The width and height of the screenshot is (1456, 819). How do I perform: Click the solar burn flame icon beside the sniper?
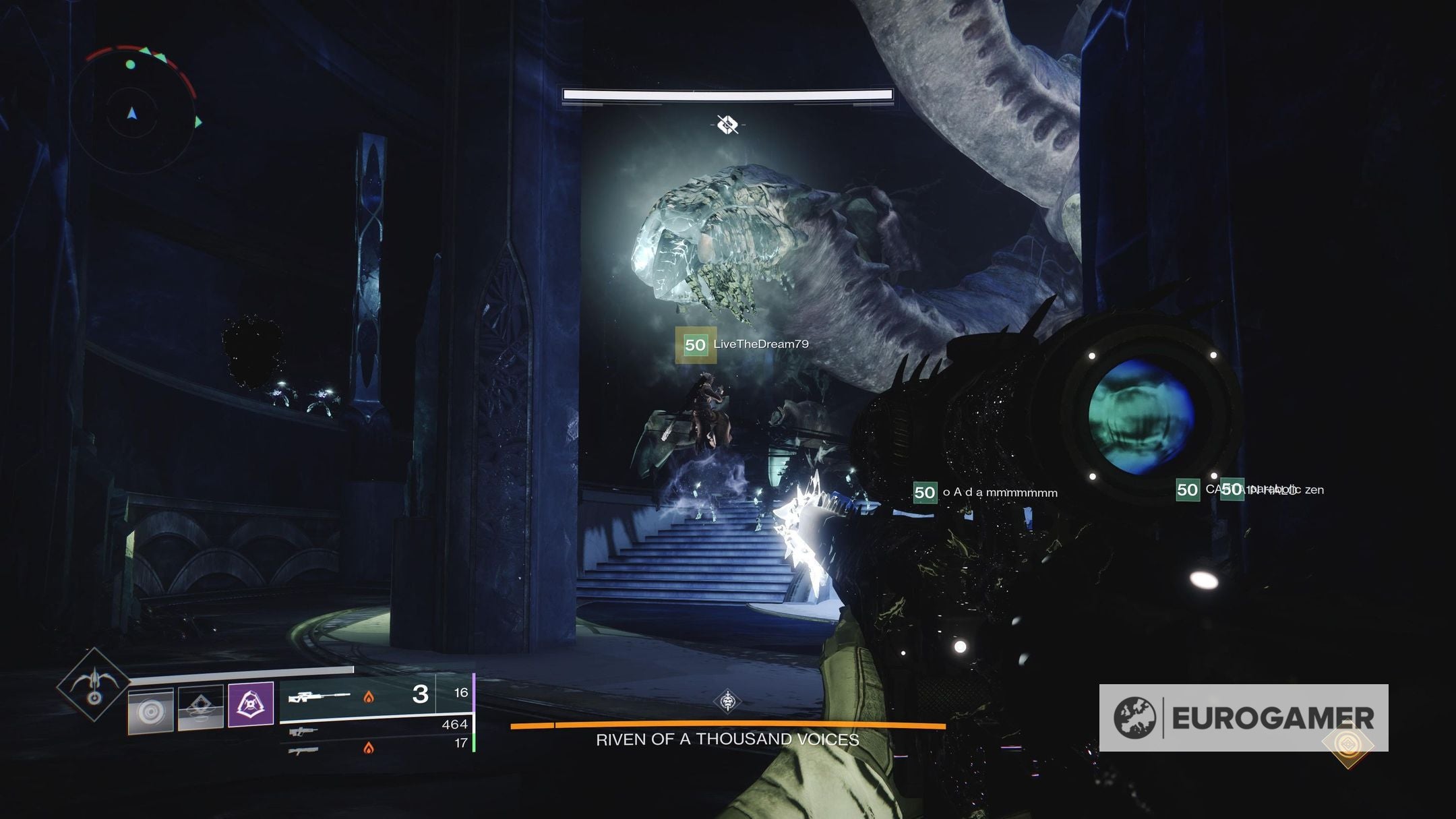pyautogui.click(x=369, y=697)
